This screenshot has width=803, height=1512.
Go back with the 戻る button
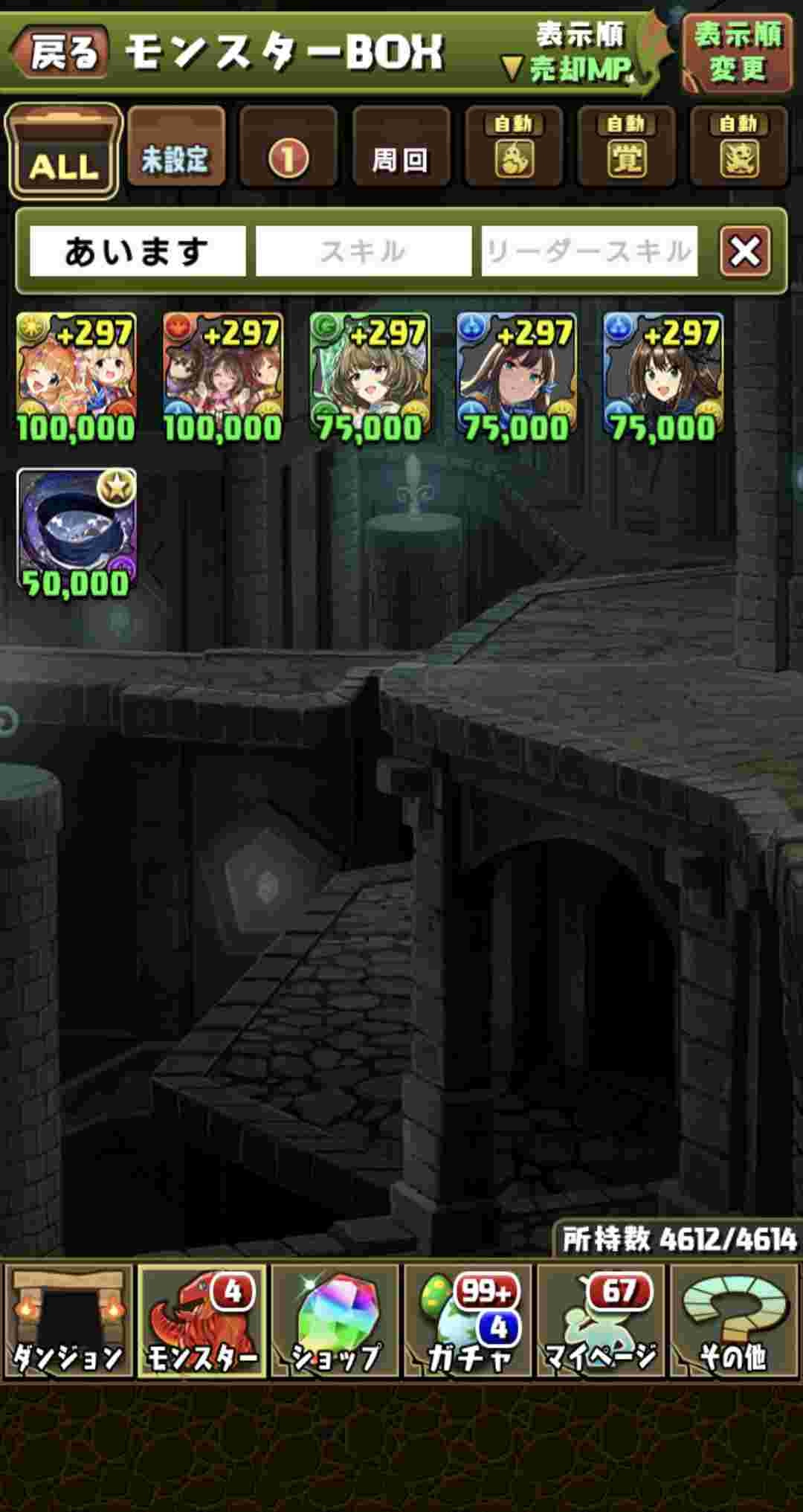coord(61,53)
